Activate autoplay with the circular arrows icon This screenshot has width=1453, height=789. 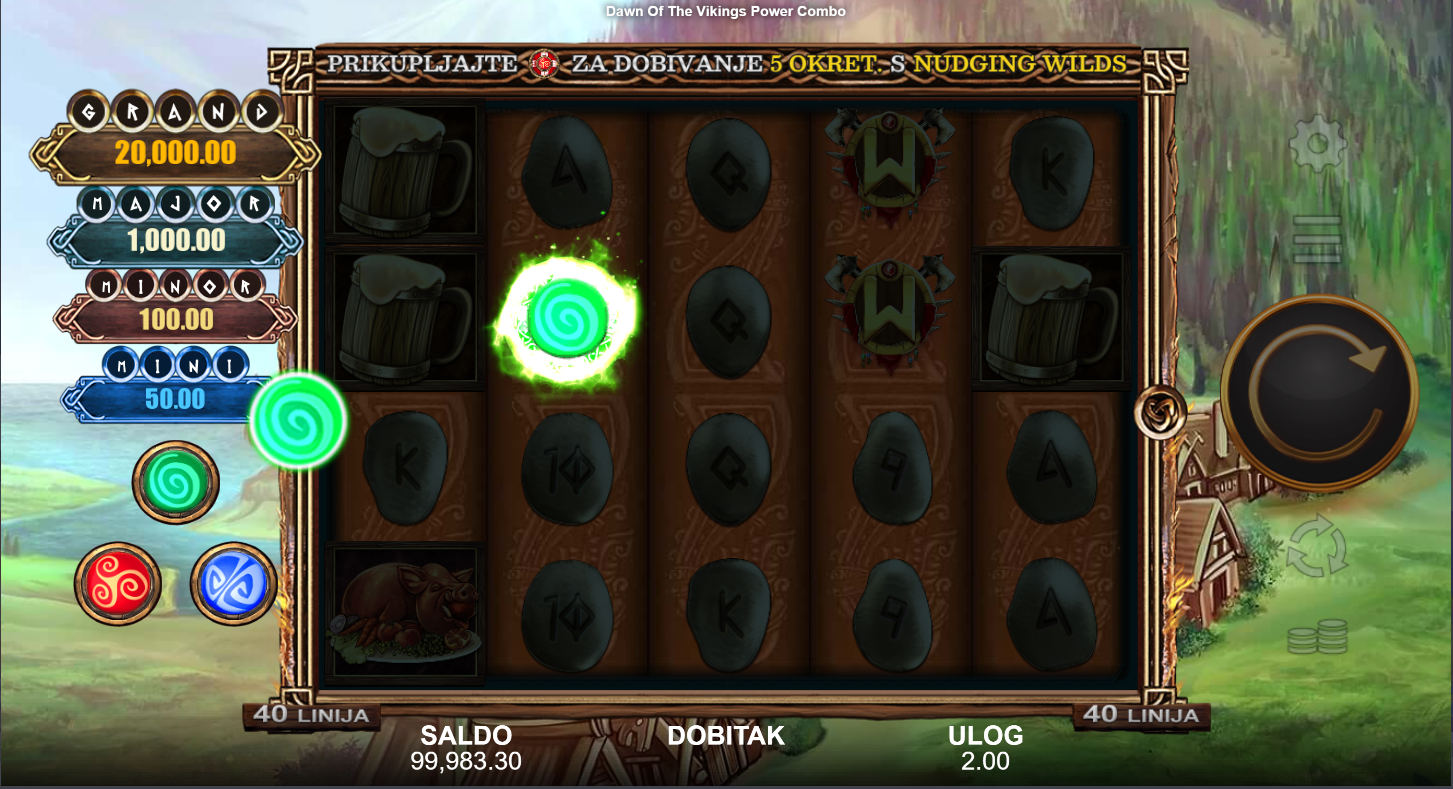(1317, 547)
